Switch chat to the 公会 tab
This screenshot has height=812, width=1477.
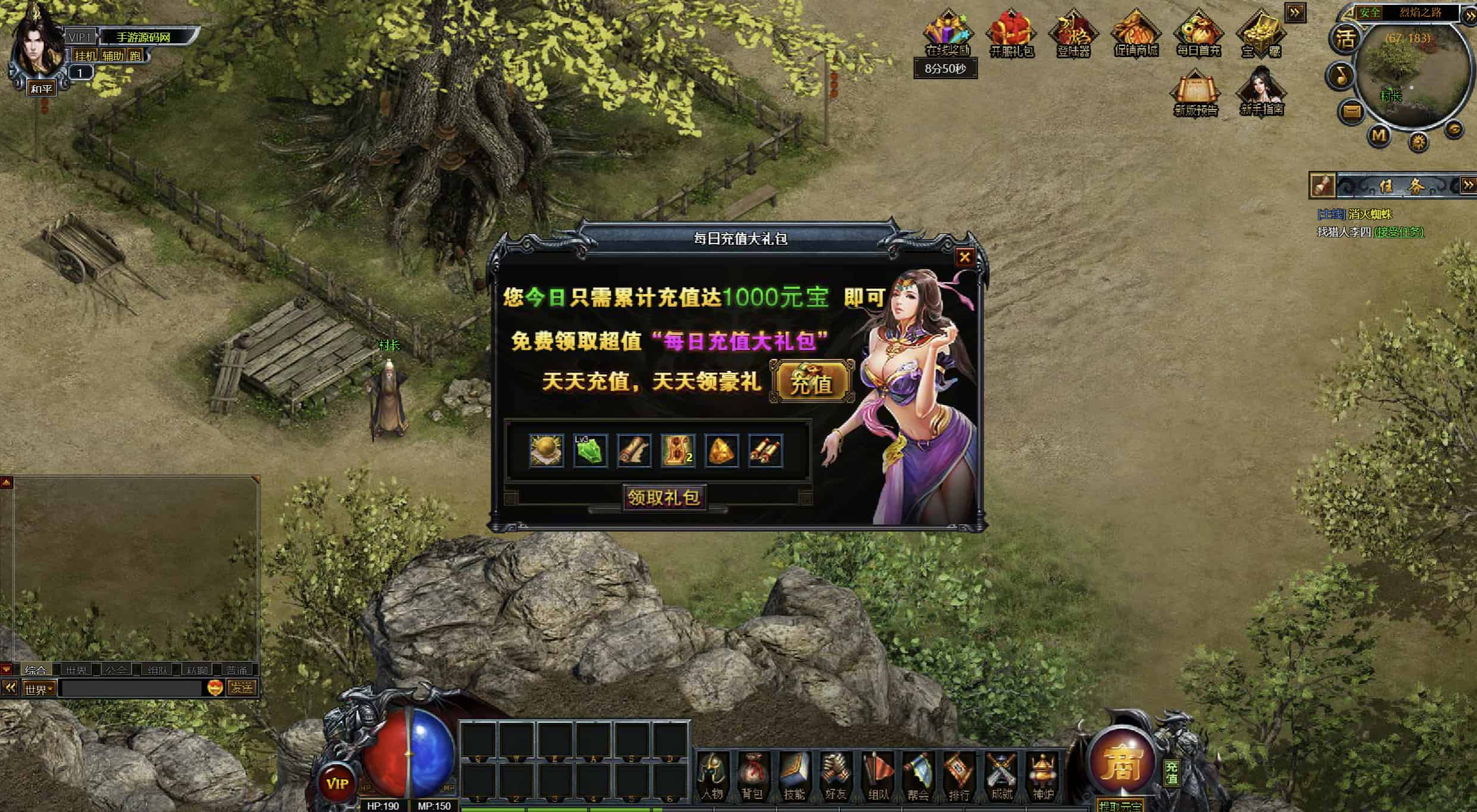tap(115, 670)
